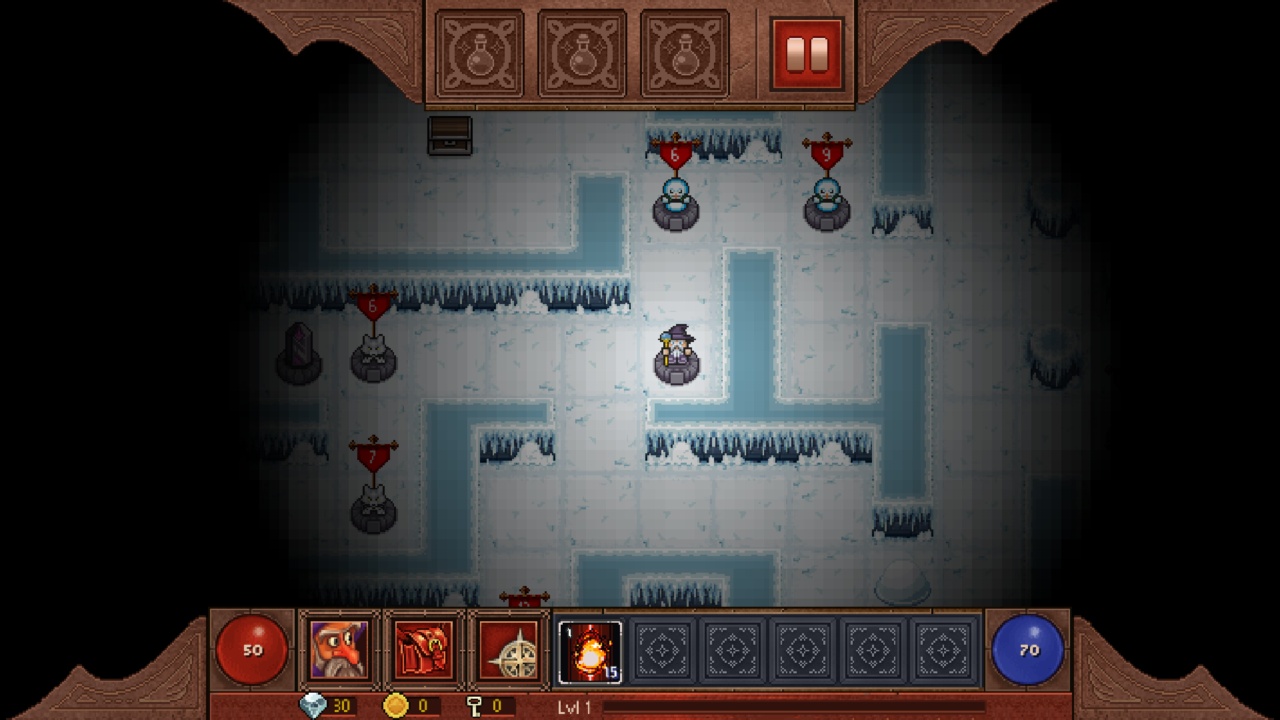Click the diamond gem counter showing 30
This screenshot has height=720, width=1280.
pos(319,705)
